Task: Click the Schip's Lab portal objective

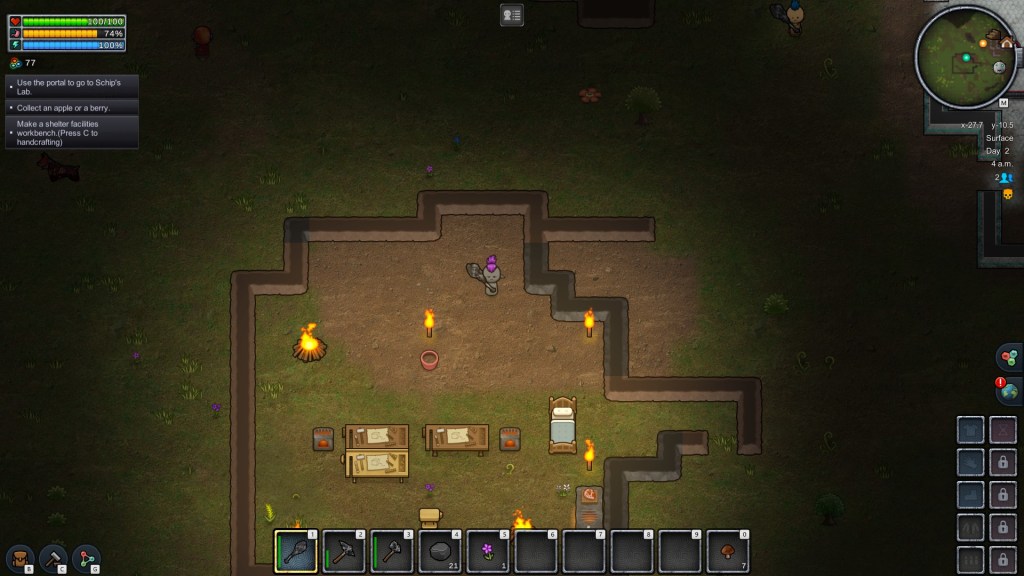Action: pyautogui.click(x=71, y=87)
